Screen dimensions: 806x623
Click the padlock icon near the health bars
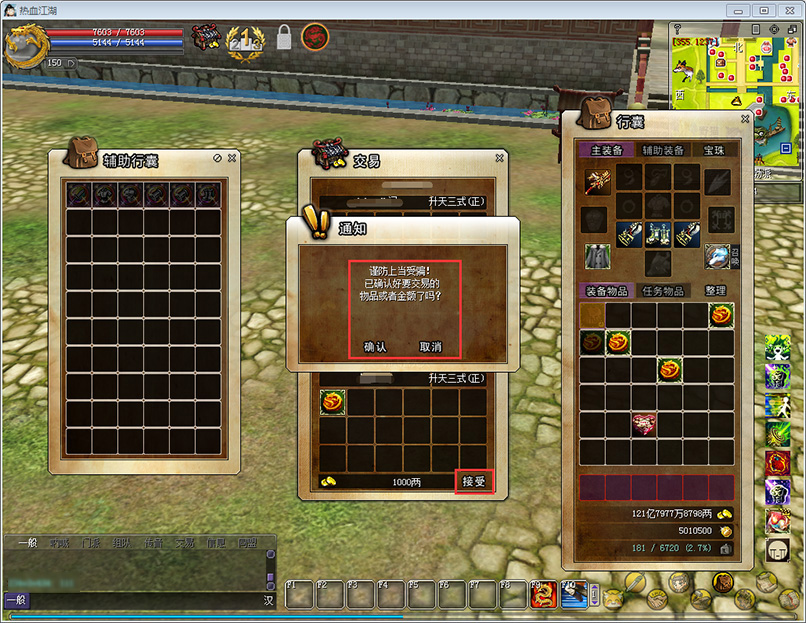(x=284, y=38)
